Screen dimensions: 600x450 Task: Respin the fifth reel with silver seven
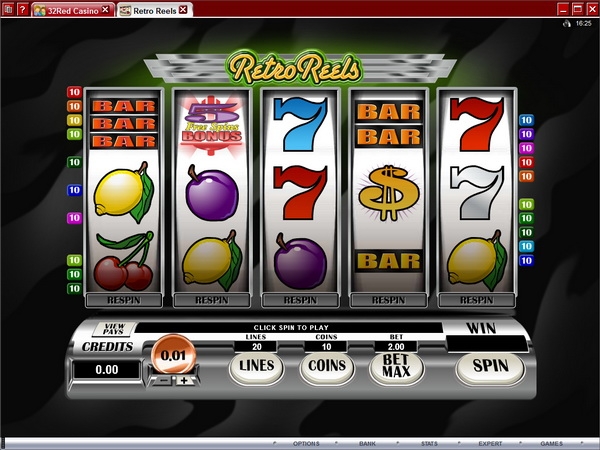476,299
